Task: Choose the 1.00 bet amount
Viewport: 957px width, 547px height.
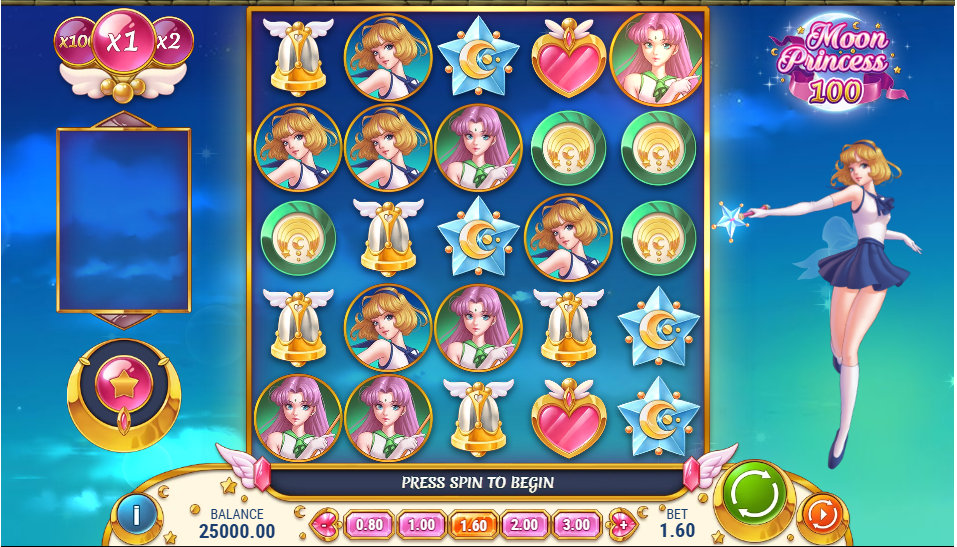Action: pos(421,523)
